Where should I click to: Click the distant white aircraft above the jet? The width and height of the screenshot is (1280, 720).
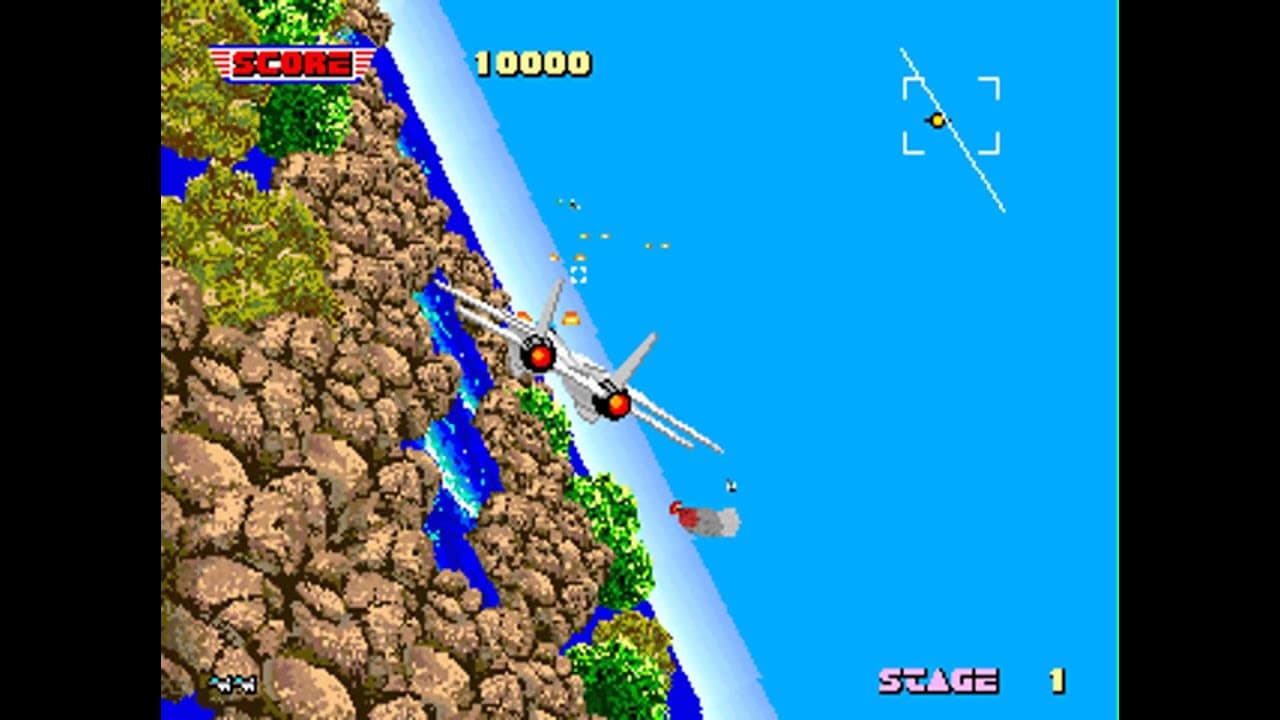coord(573,205)
